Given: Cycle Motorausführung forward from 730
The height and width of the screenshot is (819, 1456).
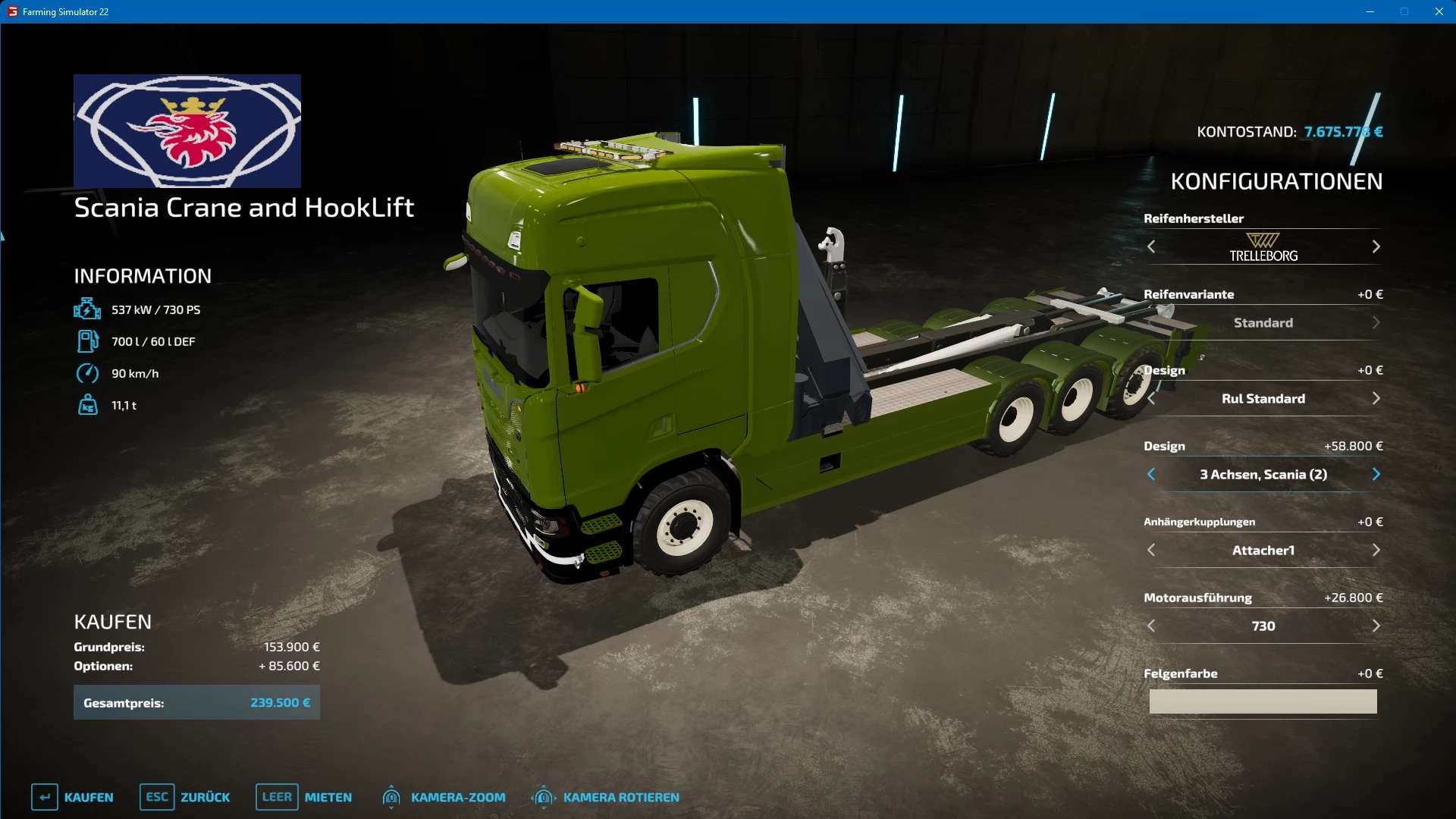Looking at the screenshot, I should click(x=1376, y=626).
